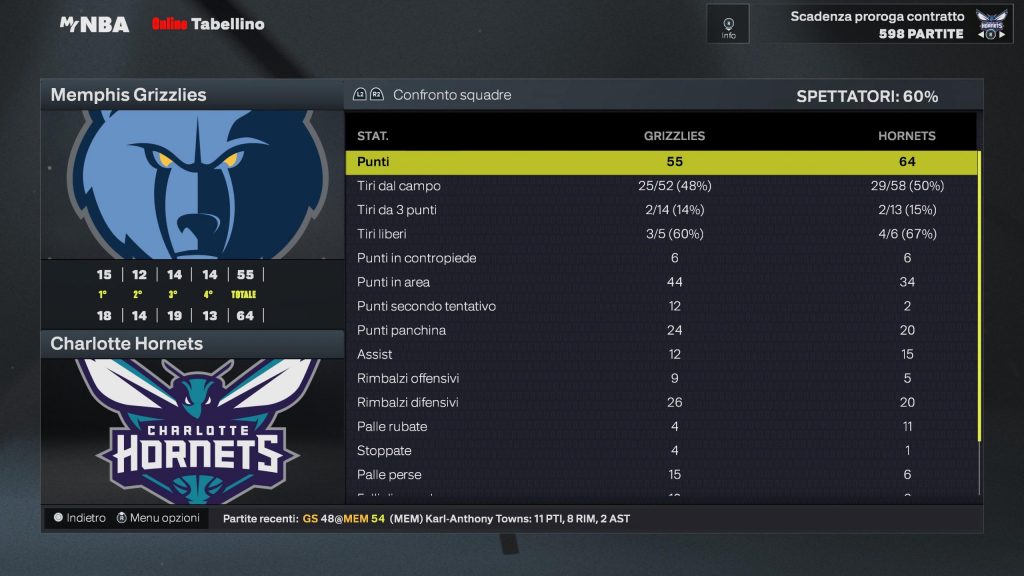Pick the Tiri da 3 punti row
This screenshot has height=576, width=1024.
coord(660,210)
